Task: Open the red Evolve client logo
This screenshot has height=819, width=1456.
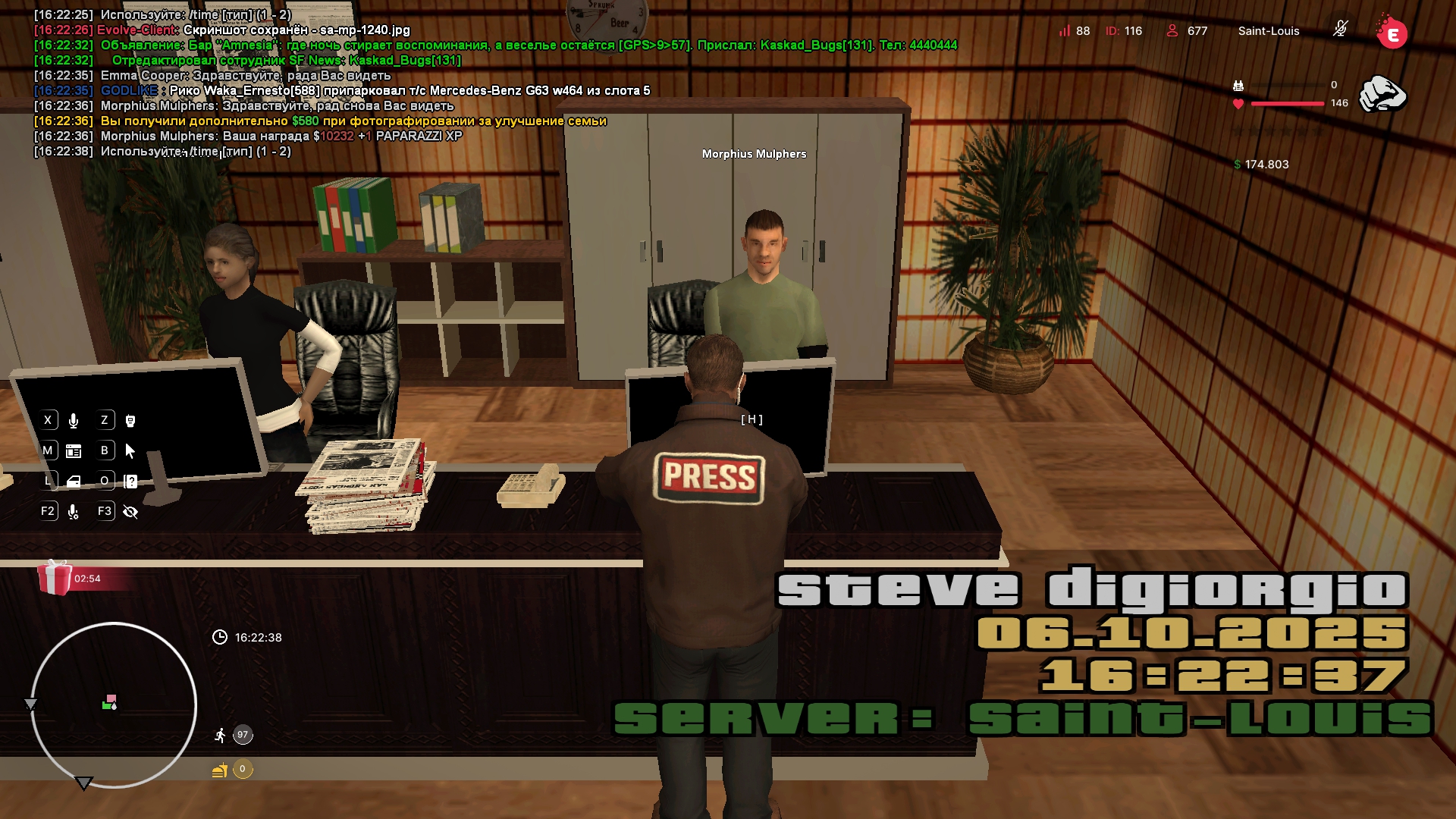Action: pos(1392,33)
